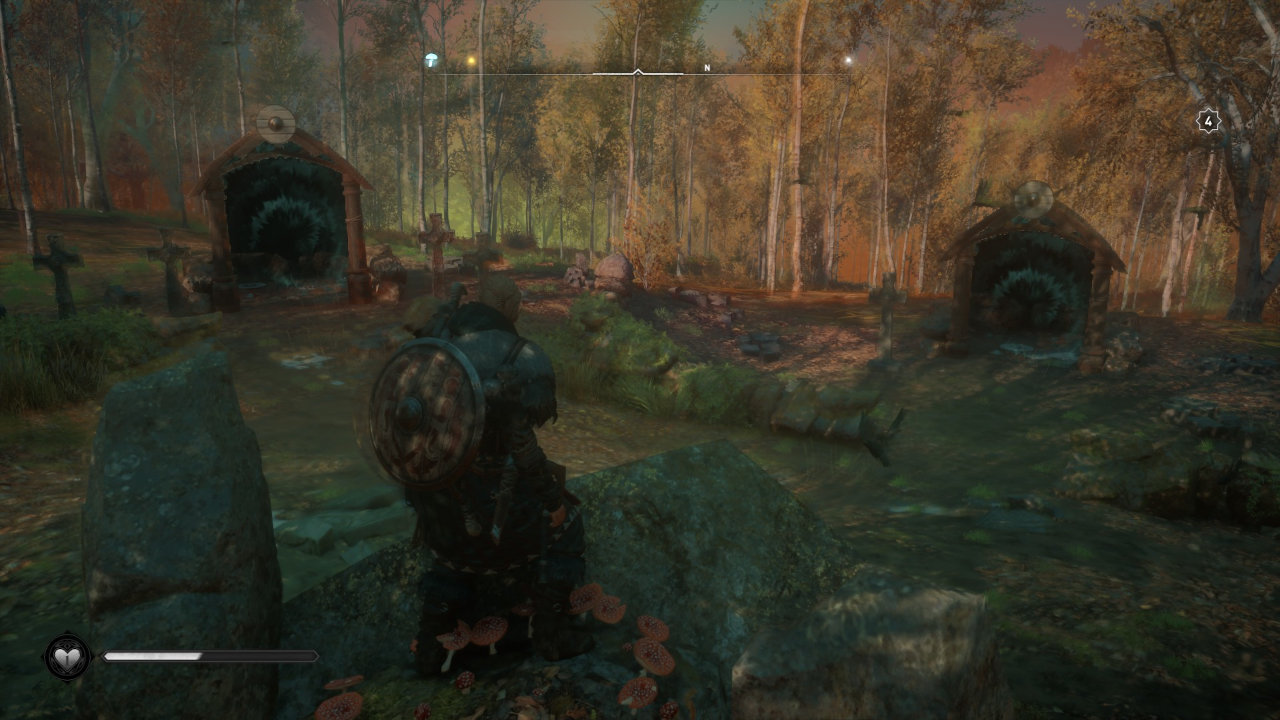Click the gold wealth dot on the compass

click(x=471, y=61)
